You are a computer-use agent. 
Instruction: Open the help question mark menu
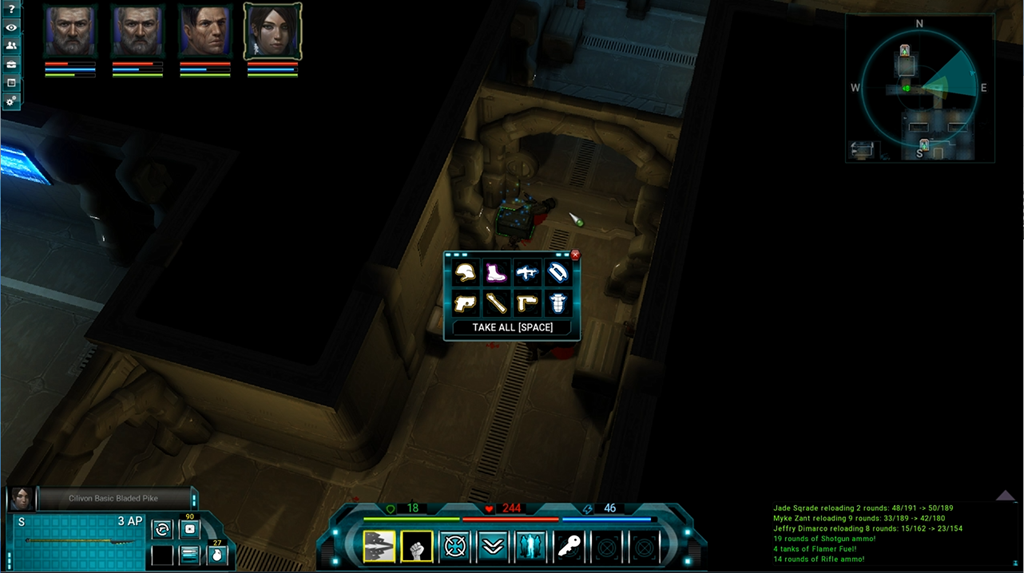(x=10, y=10)
